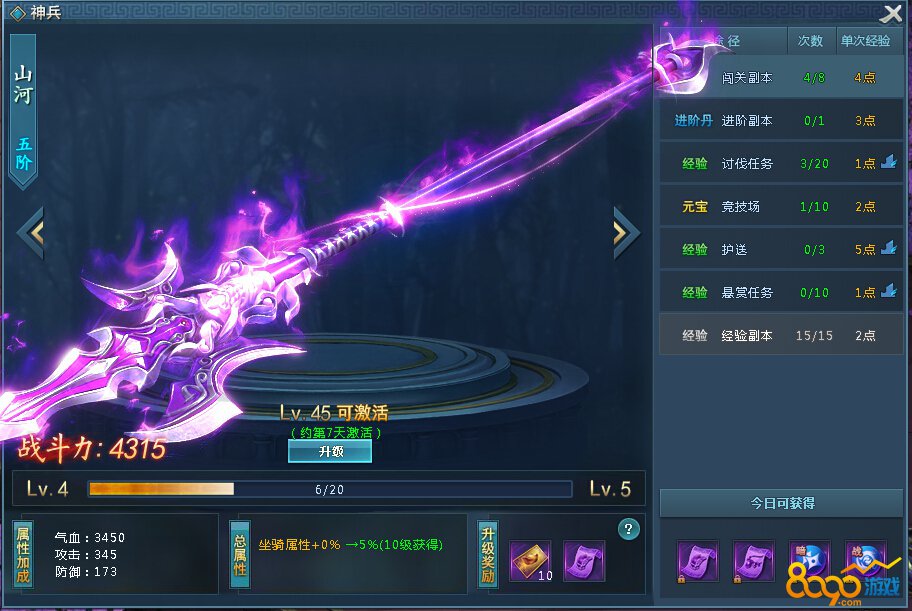Show the next weapon with right arrow
912x611 pixels.
625,232
